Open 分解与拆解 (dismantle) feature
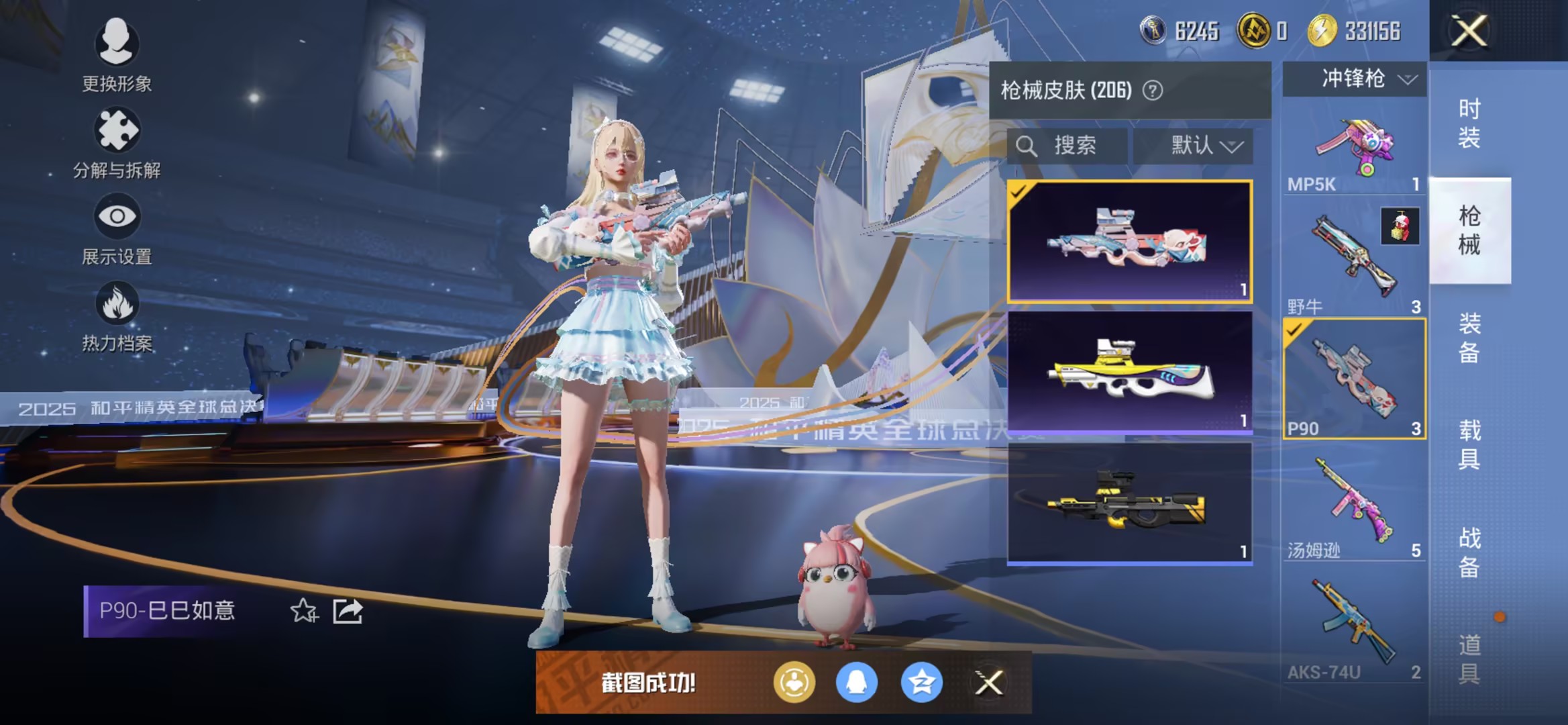Screen dimensions: 1568x725 [117, 141]
